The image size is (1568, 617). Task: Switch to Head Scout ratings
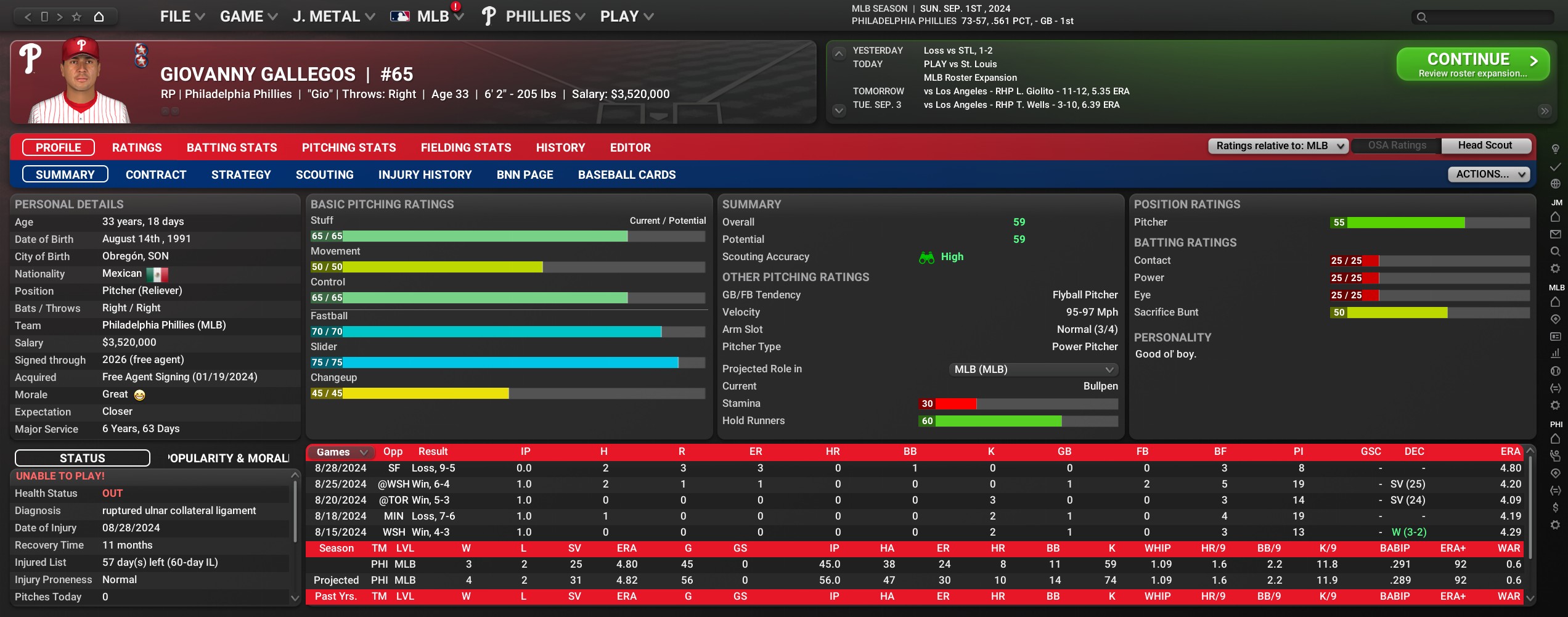coord(1484,145)
